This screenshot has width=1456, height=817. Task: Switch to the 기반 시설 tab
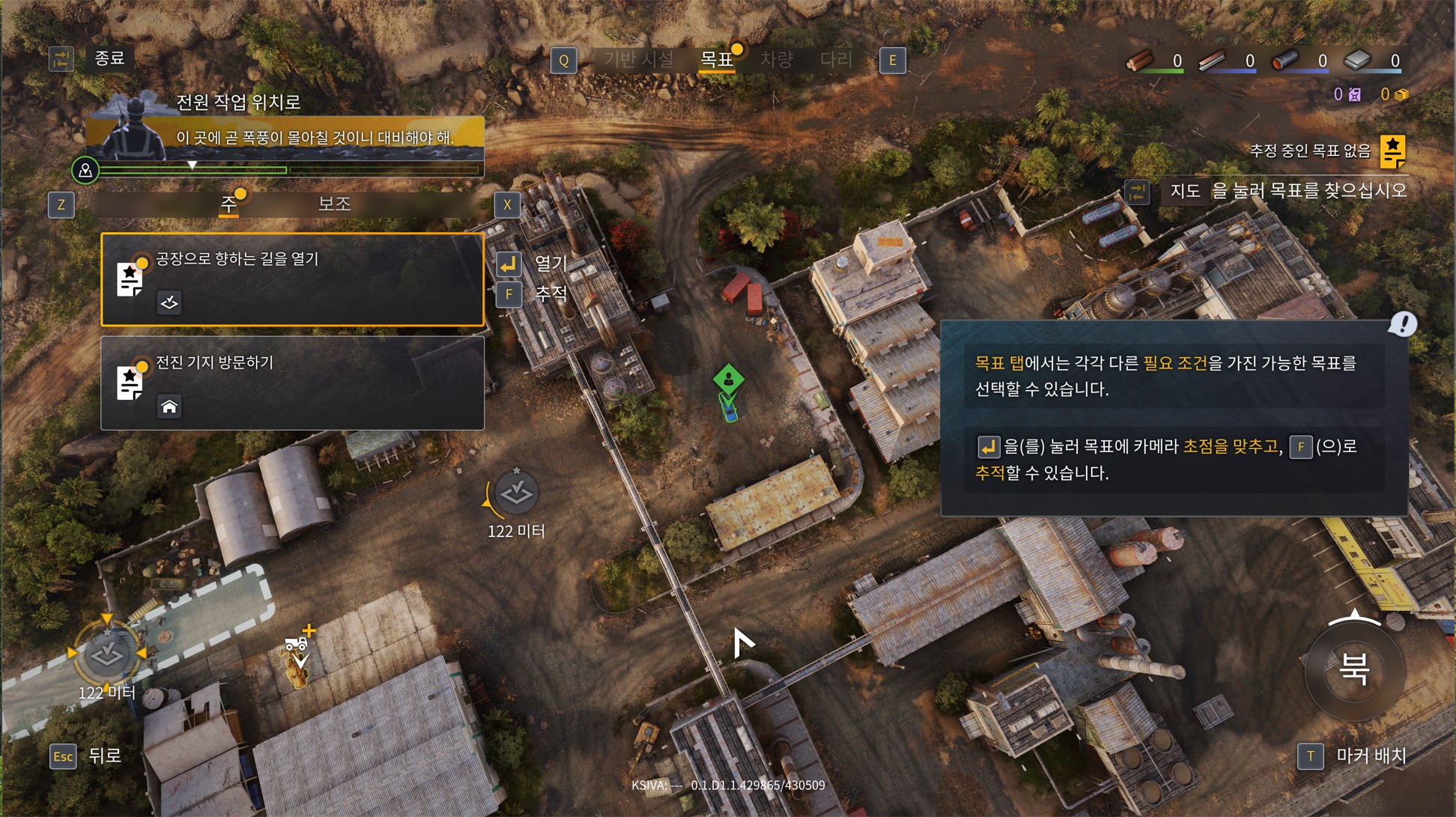click(x=638, y=60)
